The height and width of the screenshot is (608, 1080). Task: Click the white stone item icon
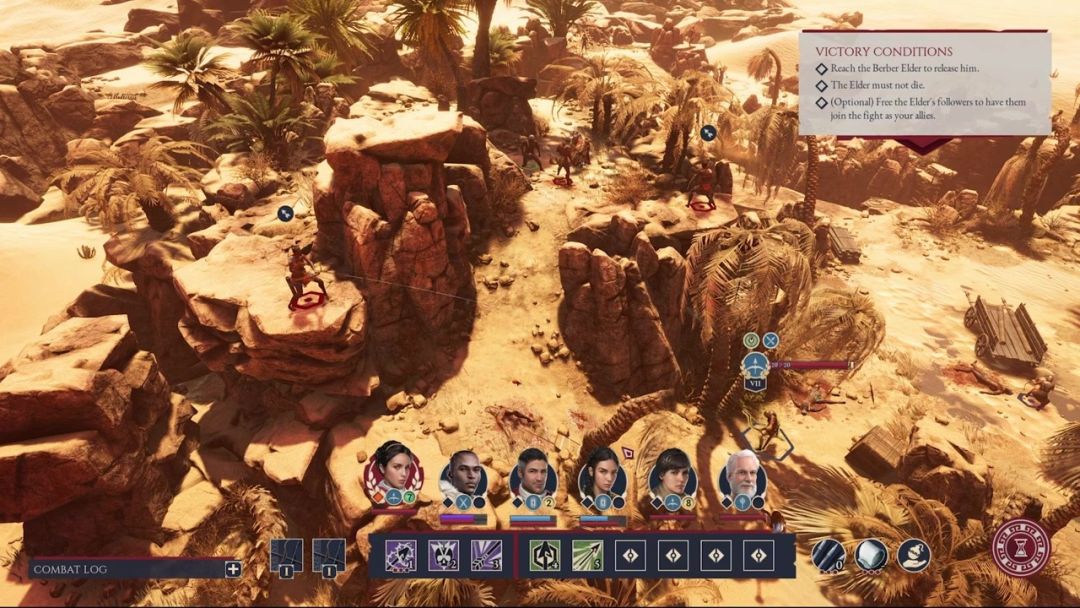click(870, 555)
